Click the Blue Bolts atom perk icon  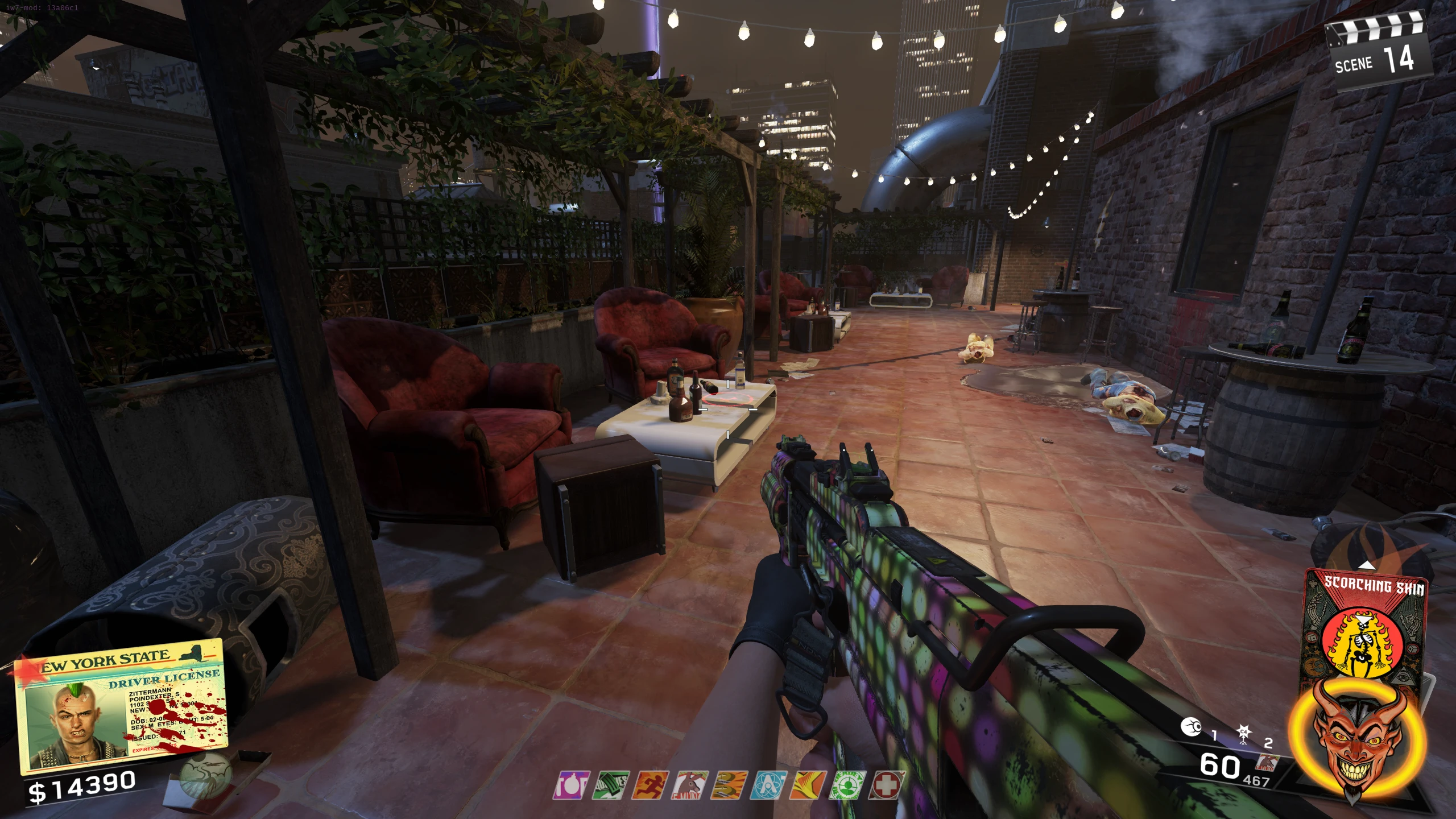click(x=769, y=785)
